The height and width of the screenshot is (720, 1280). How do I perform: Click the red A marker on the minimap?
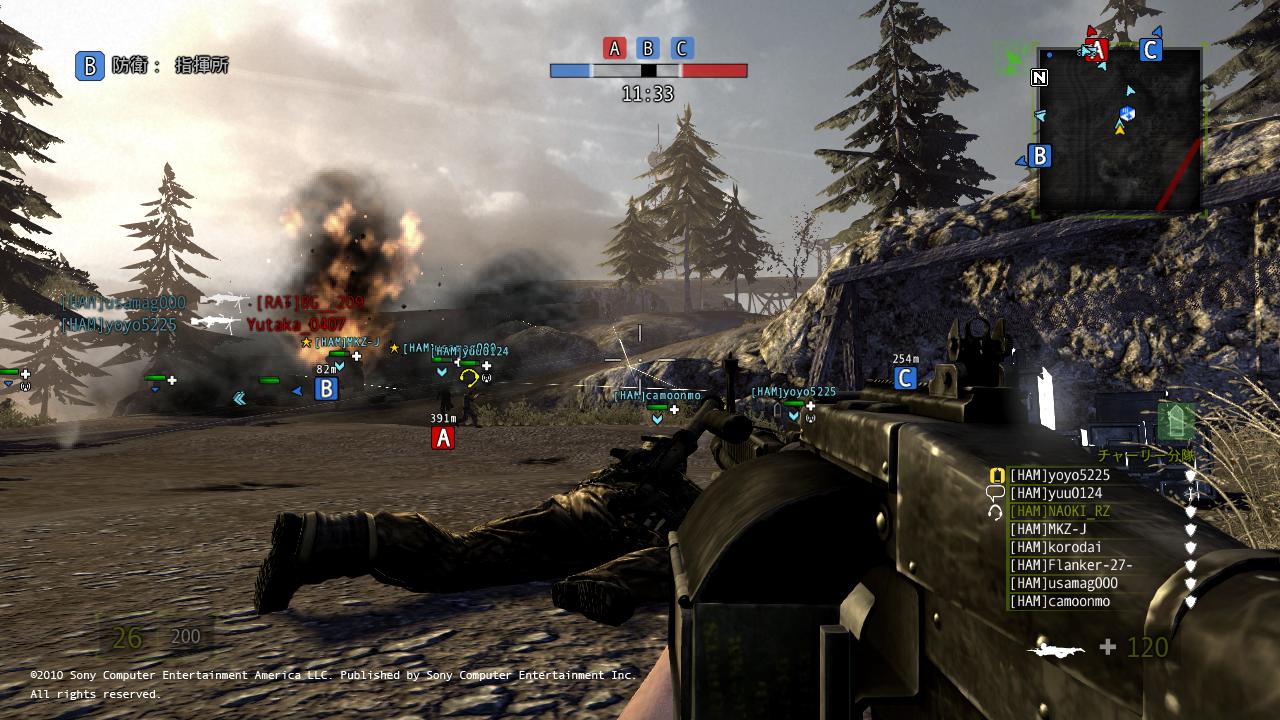click(x=1097, y=50)
